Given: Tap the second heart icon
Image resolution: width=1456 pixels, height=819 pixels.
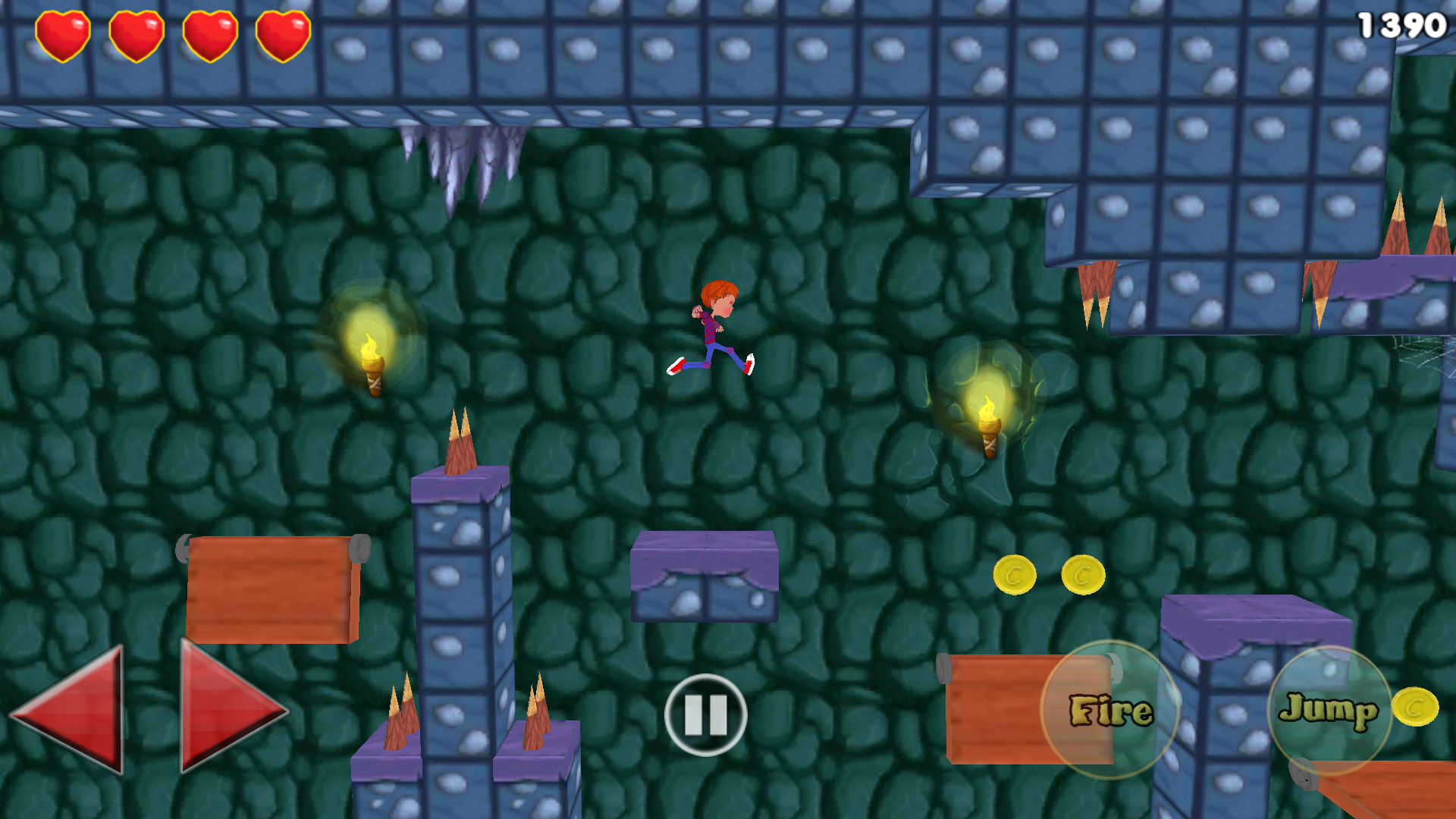Looking at the screenshot, I should (x=138, y=33).
